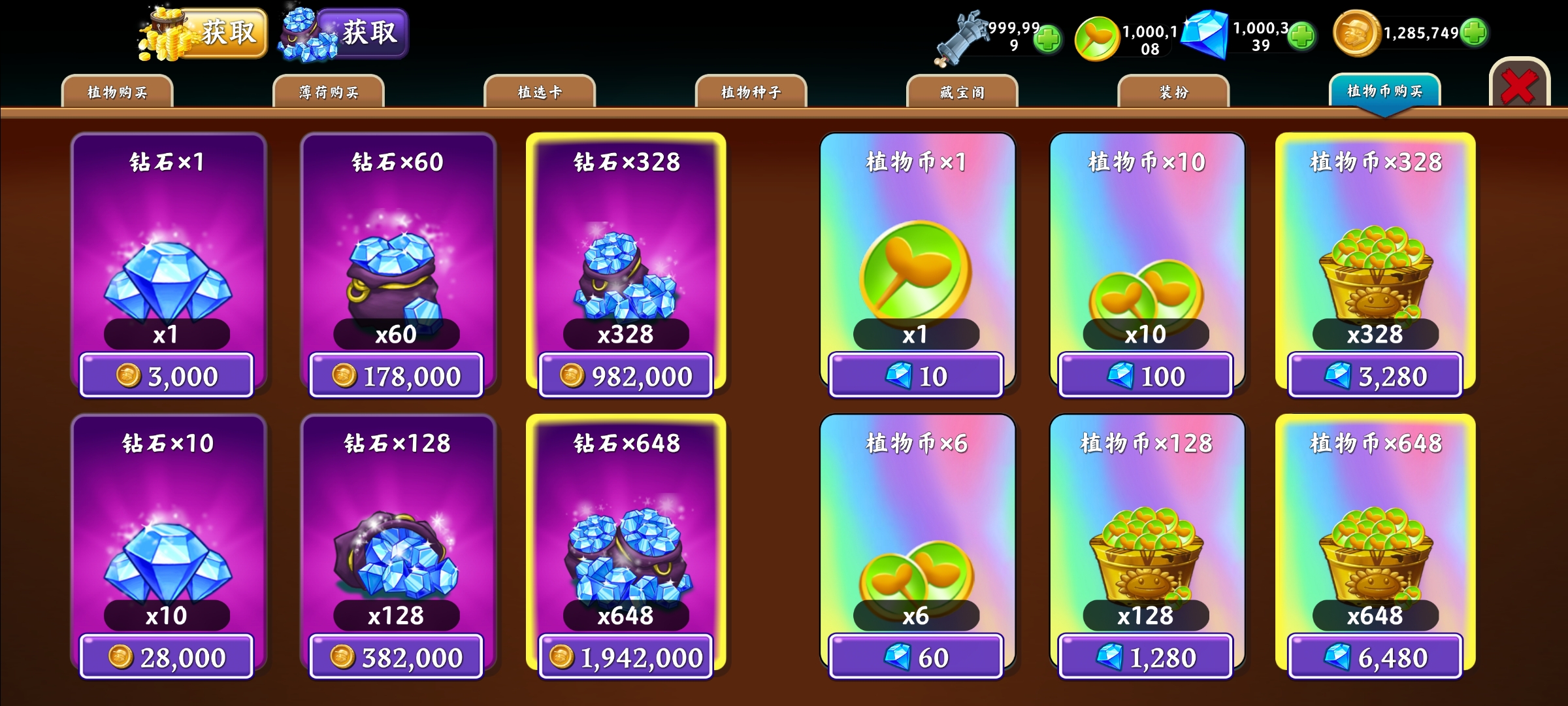The width and height of the screenshot is (1568, 706).
Task: Switch to the 植物种子 tab
Action: tap(751, 92)
